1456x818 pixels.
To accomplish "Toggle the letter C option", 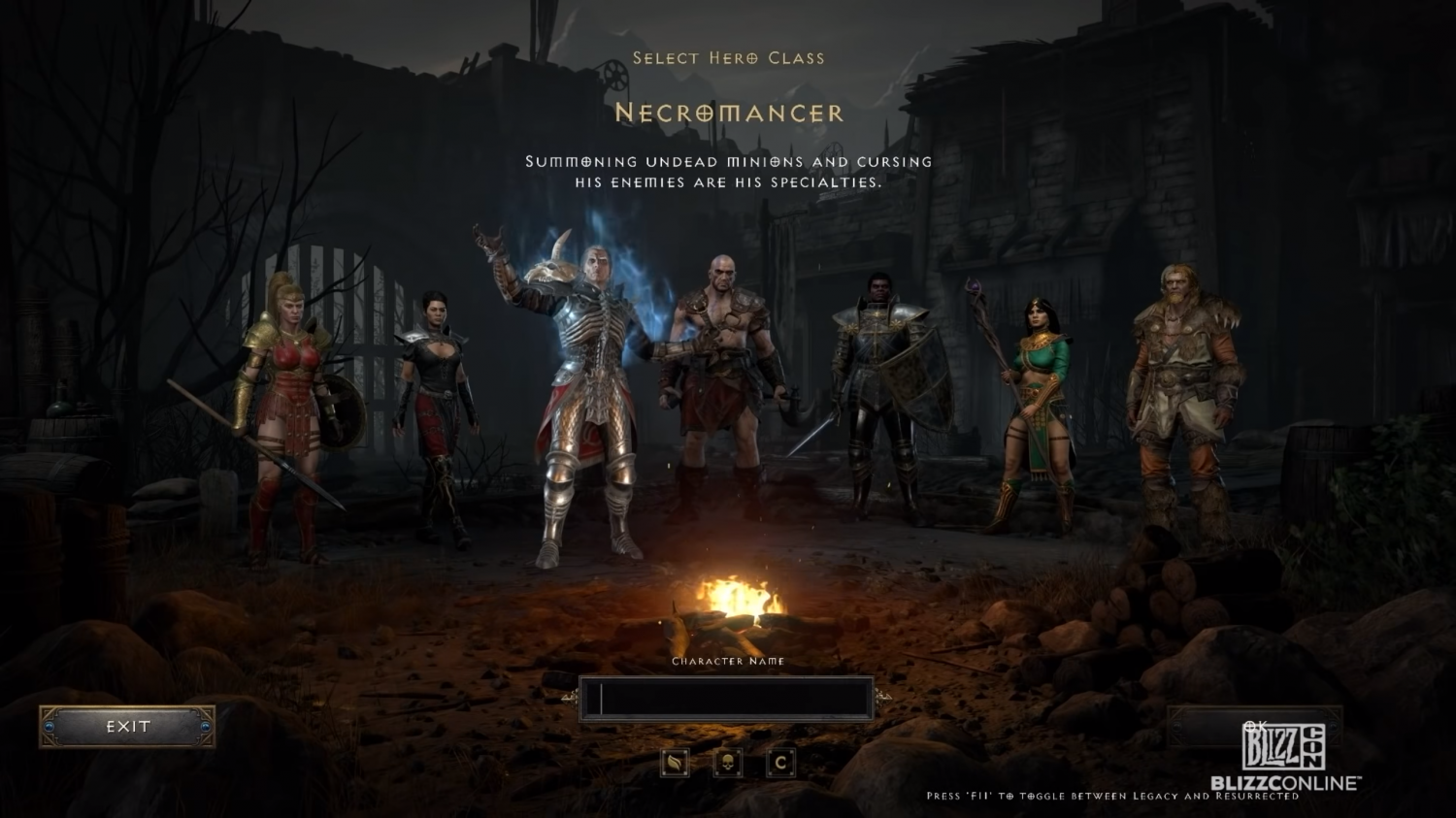I will 780,763.
